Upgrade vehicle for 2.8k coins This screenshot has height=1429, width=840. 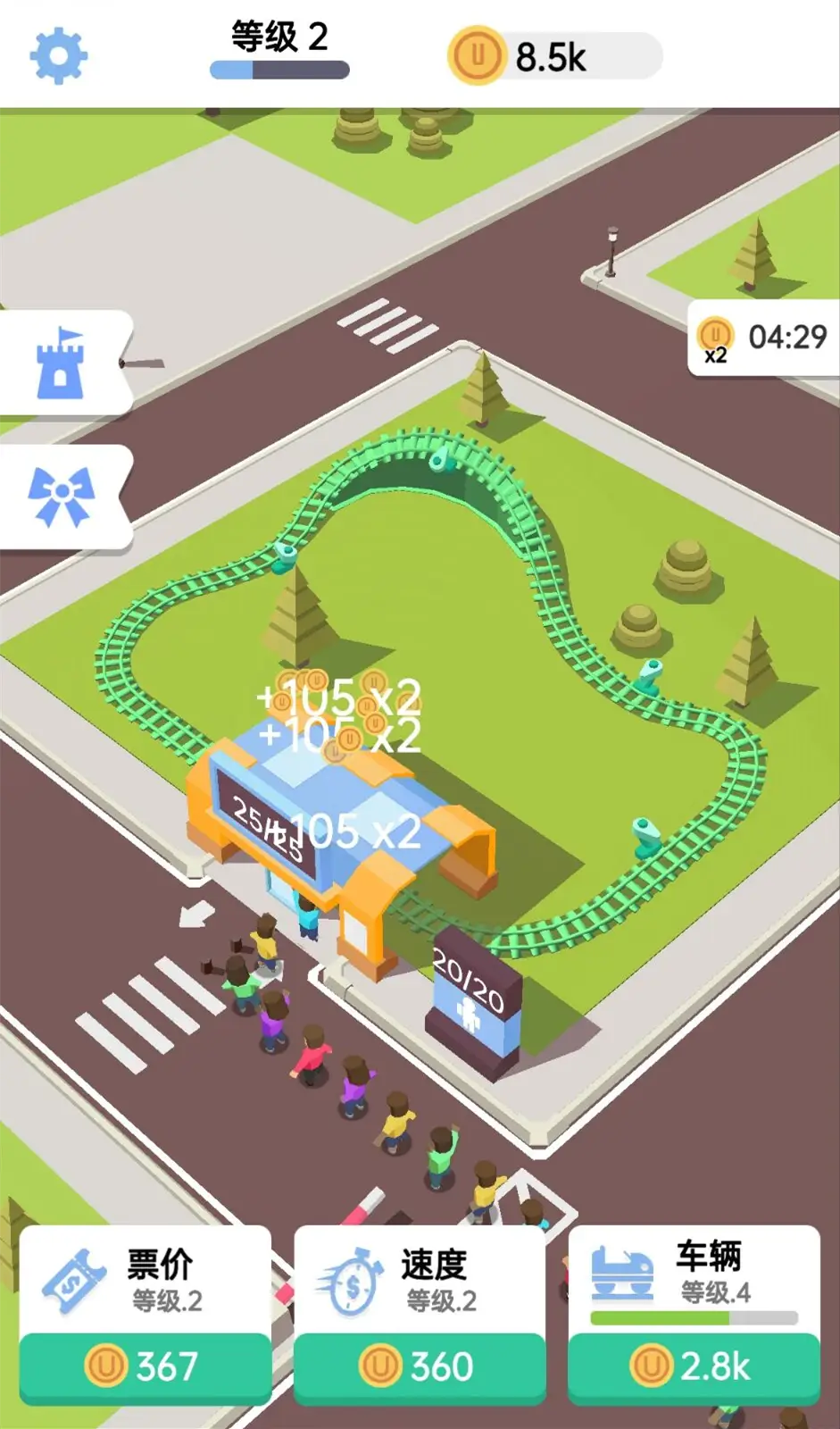[694, 1366]
